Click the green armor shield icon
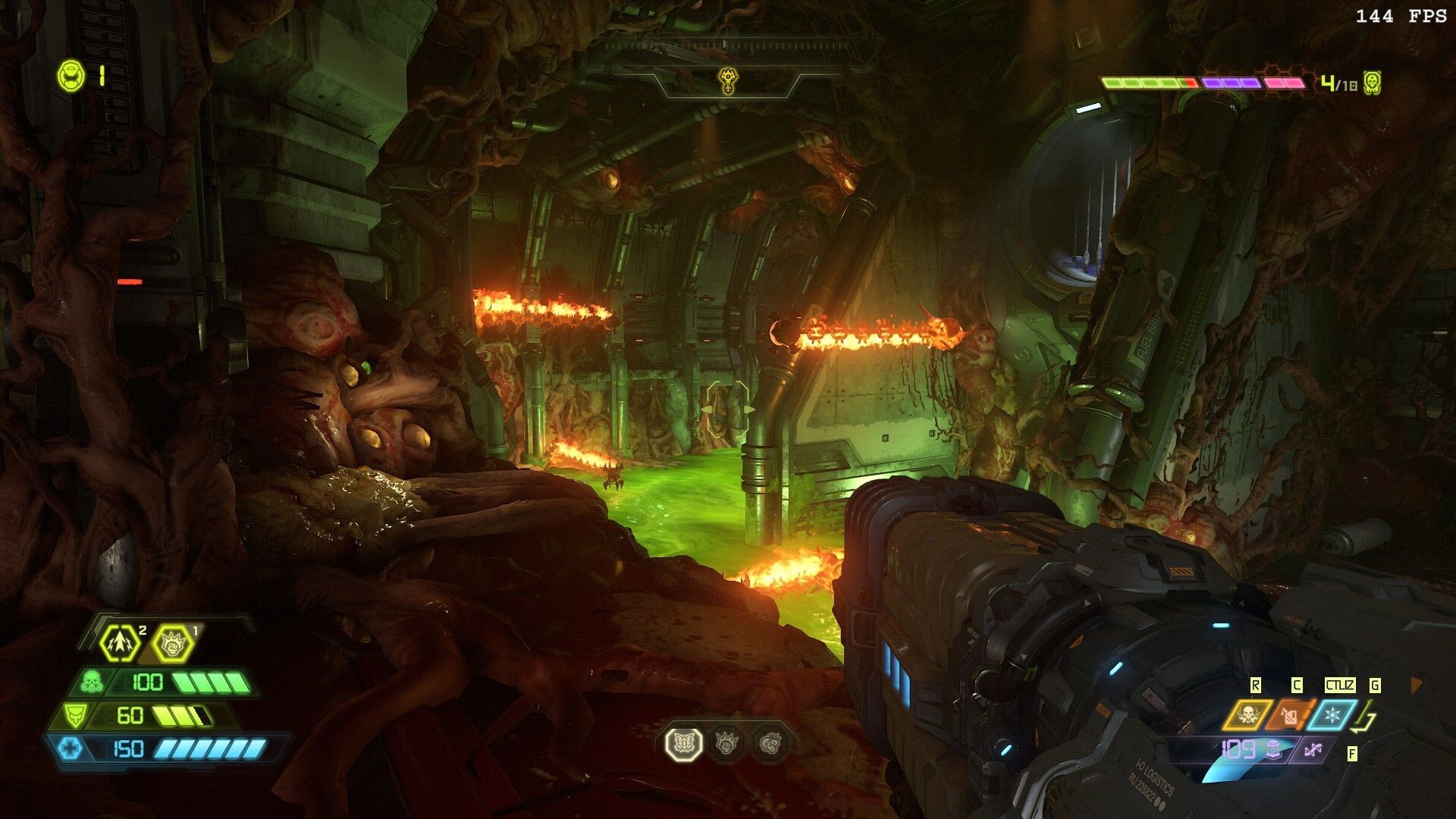 pyautogui.click(x=74, y=714)
